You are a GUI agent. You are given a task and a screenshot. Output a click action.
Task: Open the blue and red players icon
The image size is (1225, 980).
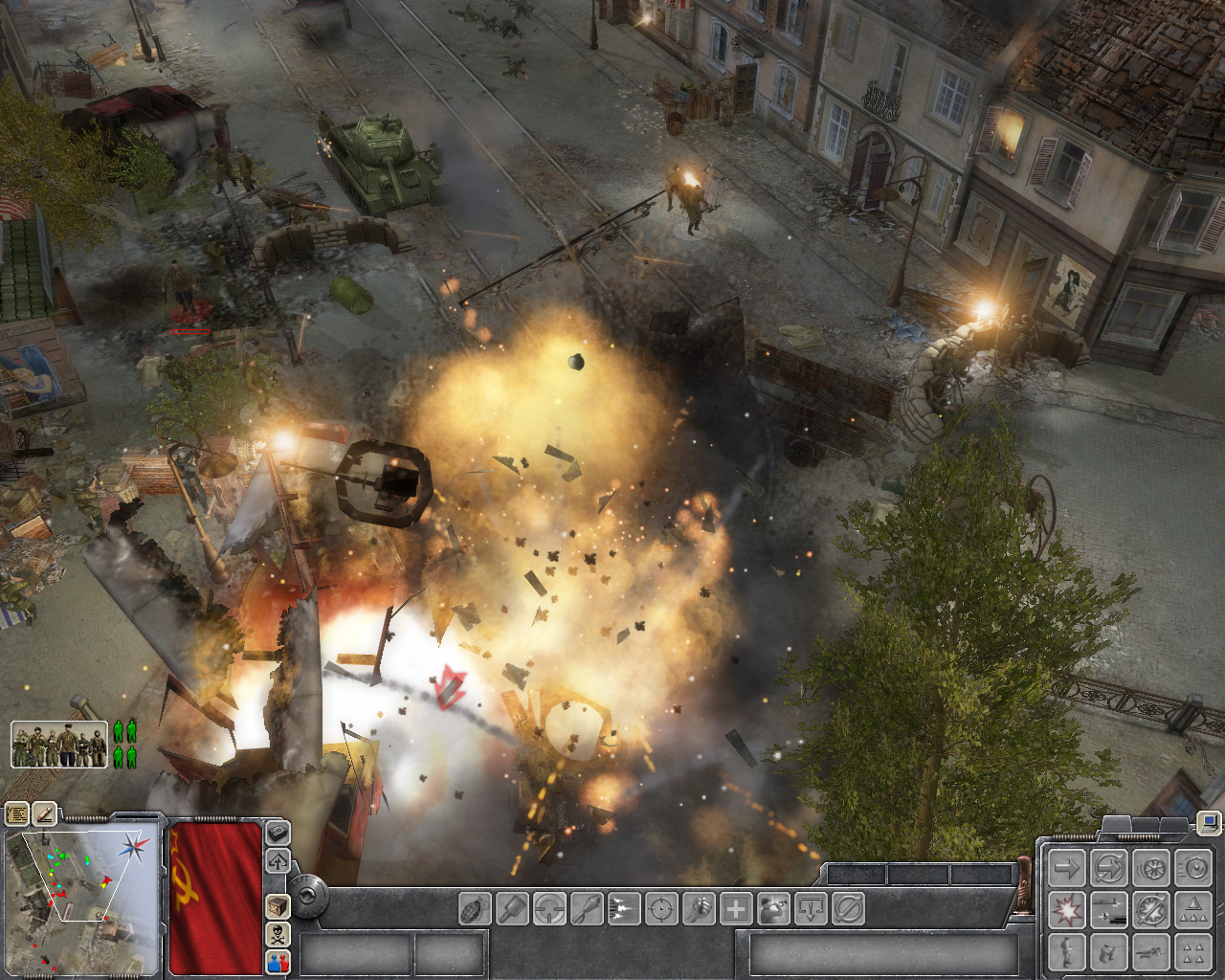tap(278, 961)
